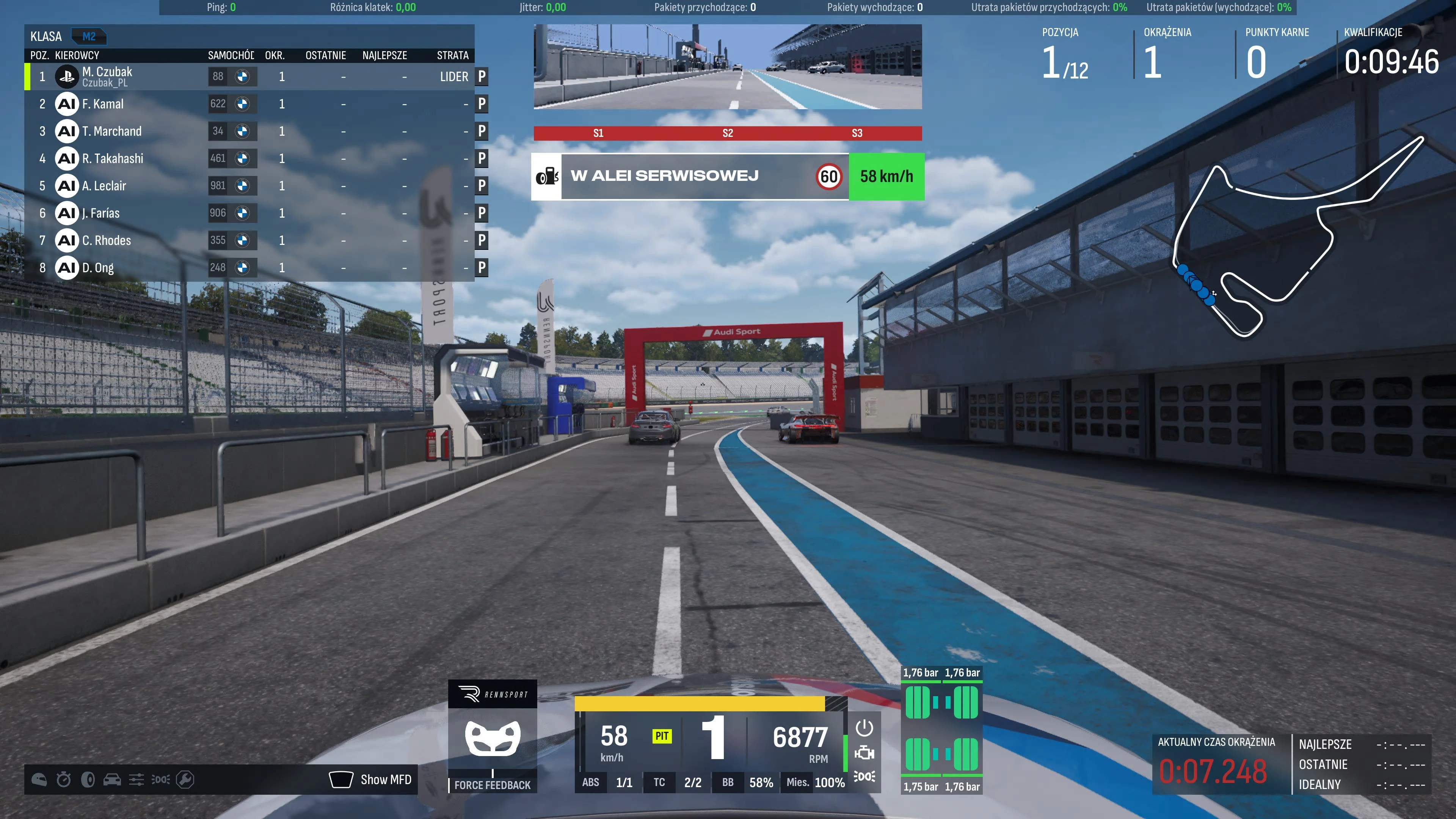Toggle the engine power icon
This screenshot has height=819, width=1456.
click(x=864, y=728)
